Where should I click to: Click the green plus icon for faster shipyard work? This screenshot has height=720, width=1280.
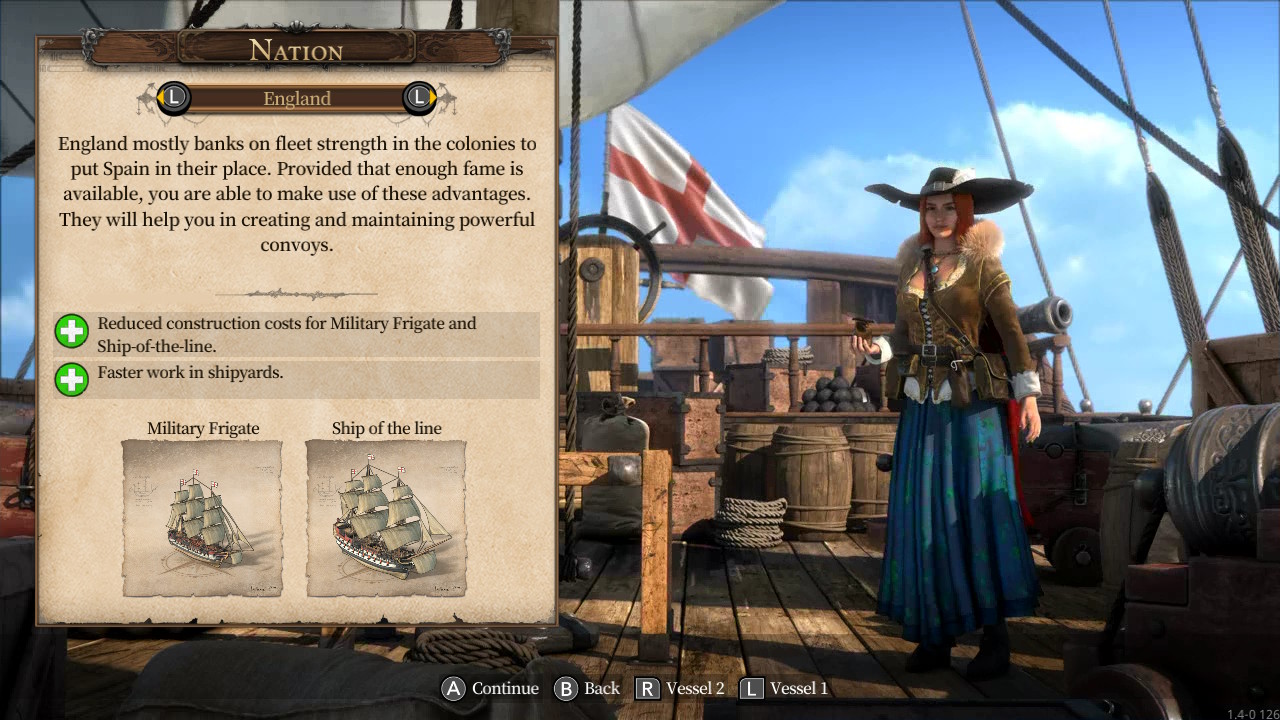71,380
